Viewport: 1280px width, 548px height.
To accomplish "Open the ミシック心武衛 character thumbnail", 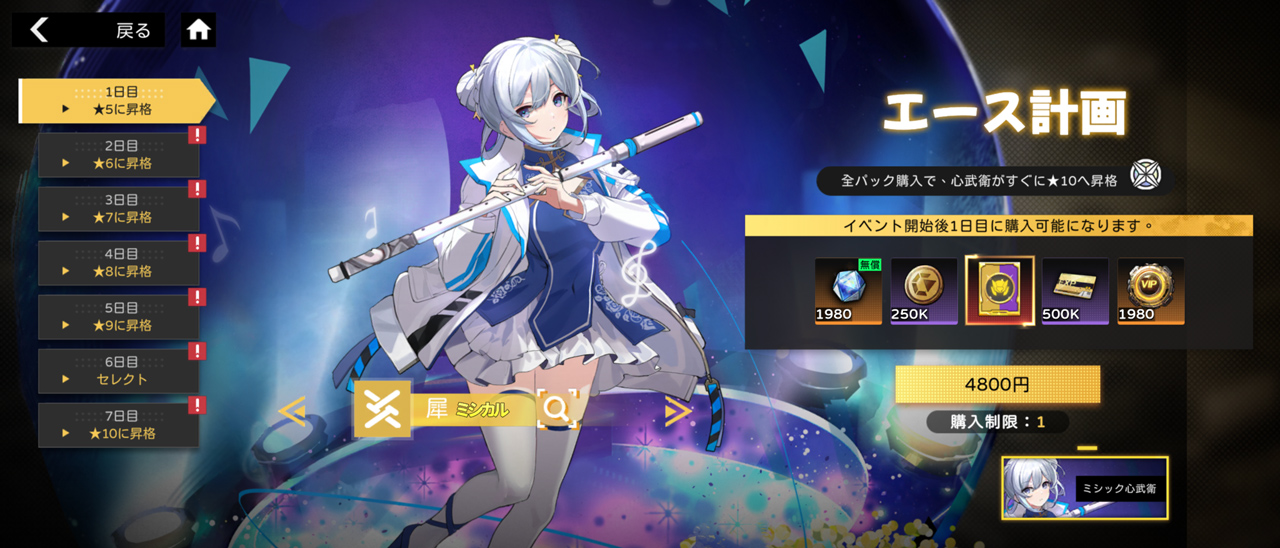I will click(1085, 488).
